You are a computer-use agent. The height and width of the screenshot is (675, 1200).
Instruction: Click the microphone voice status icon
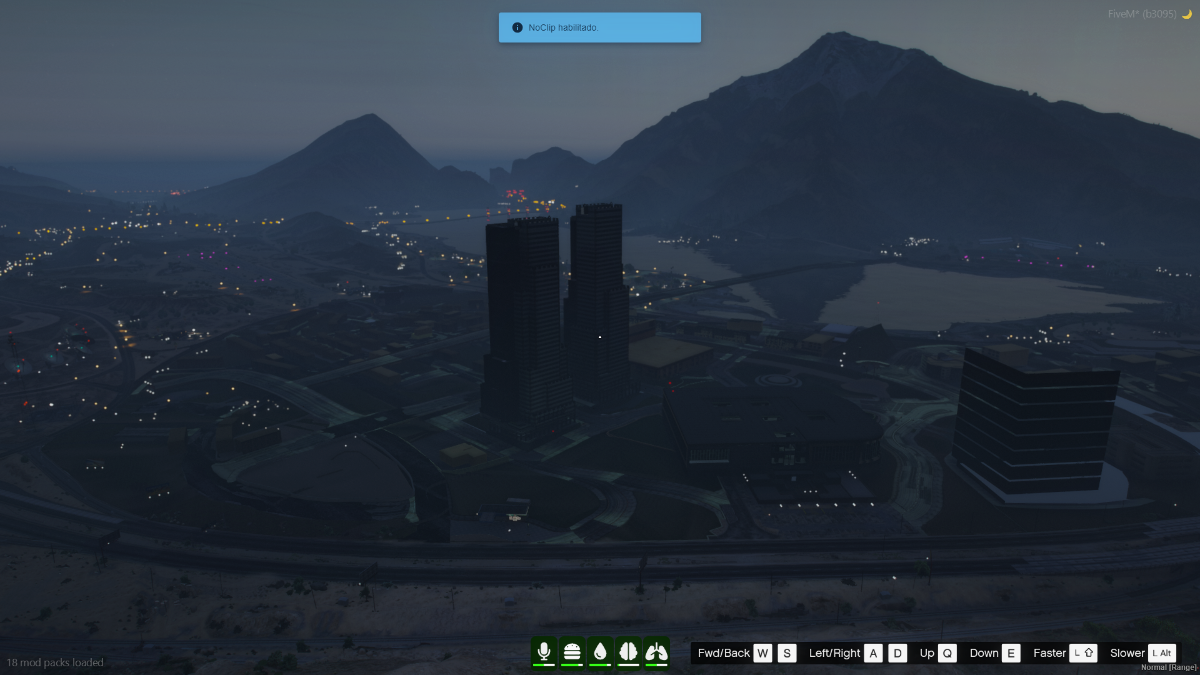tap(544, 652)
